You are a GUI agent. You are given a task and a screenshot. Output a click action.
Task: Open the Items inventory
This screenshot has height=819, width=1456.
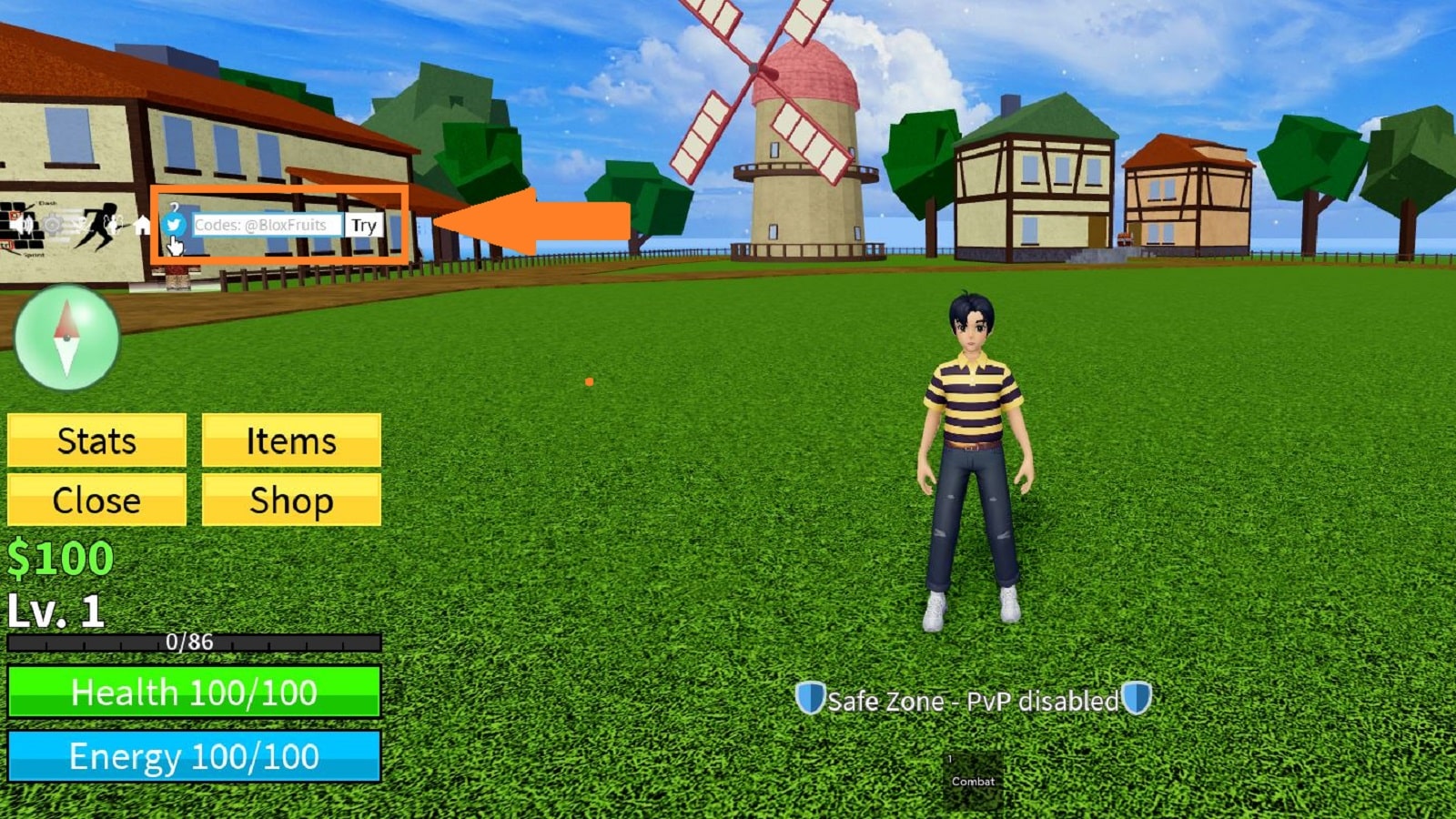click(x=291, y=441)
